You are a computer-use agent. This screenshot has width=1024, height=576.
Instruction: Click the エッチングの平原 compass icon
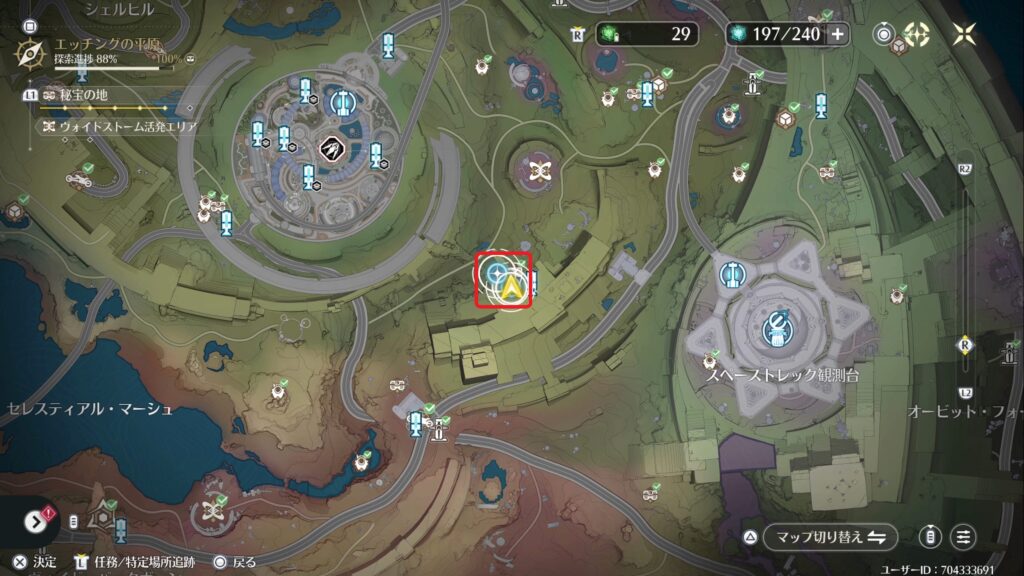[33, 52]
